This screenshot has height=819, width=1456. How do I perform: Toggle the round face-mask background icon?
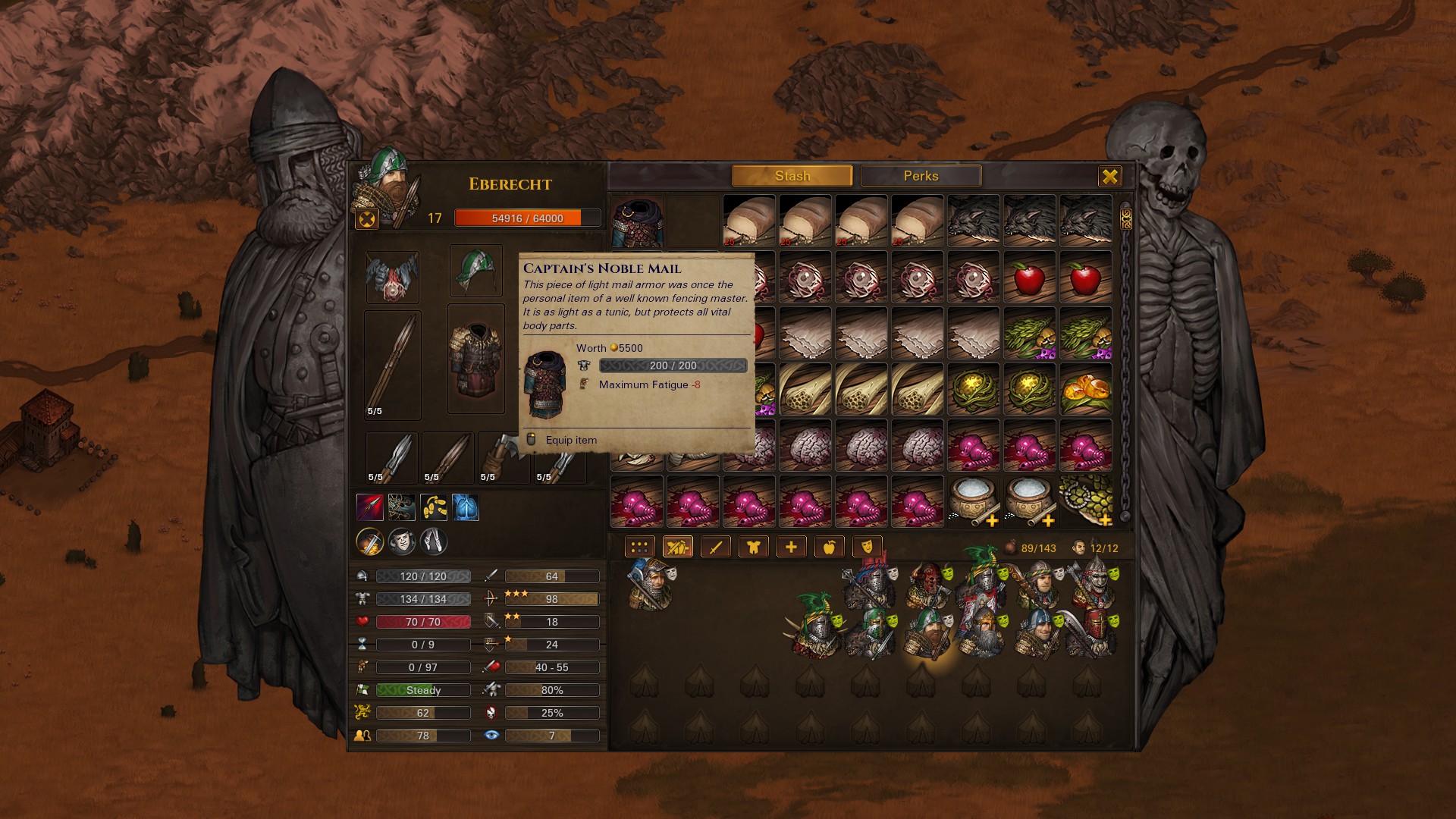tap(400, 542)
